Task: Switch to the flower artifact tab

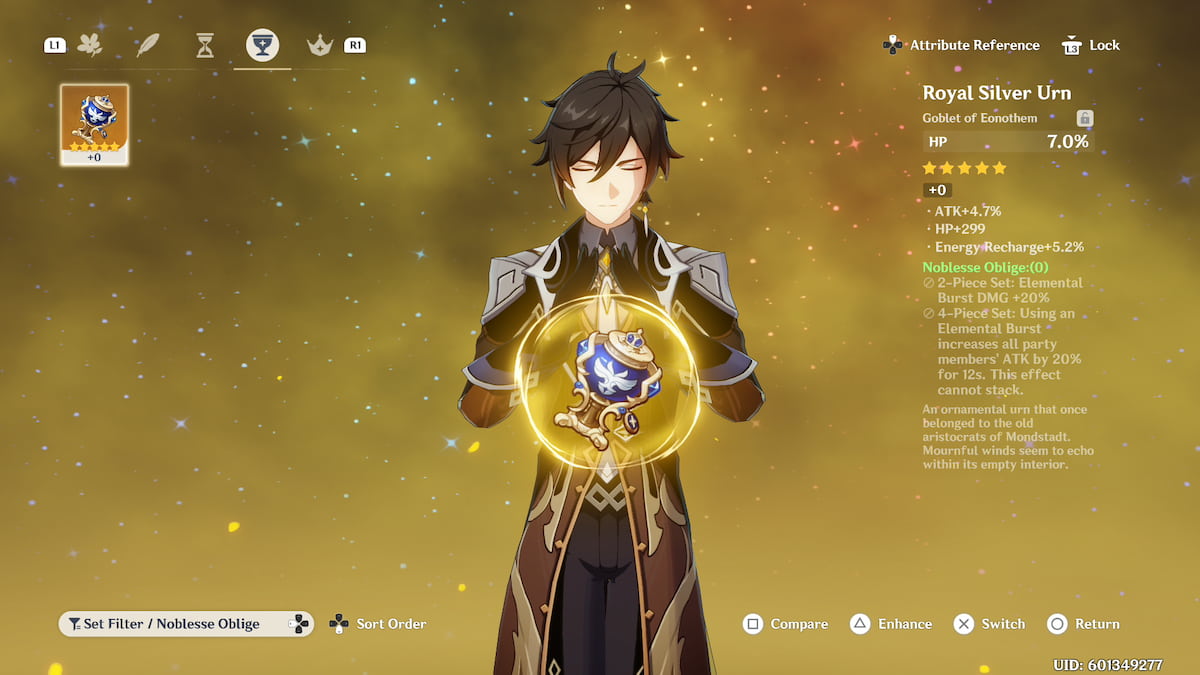Action: (90, 45)
